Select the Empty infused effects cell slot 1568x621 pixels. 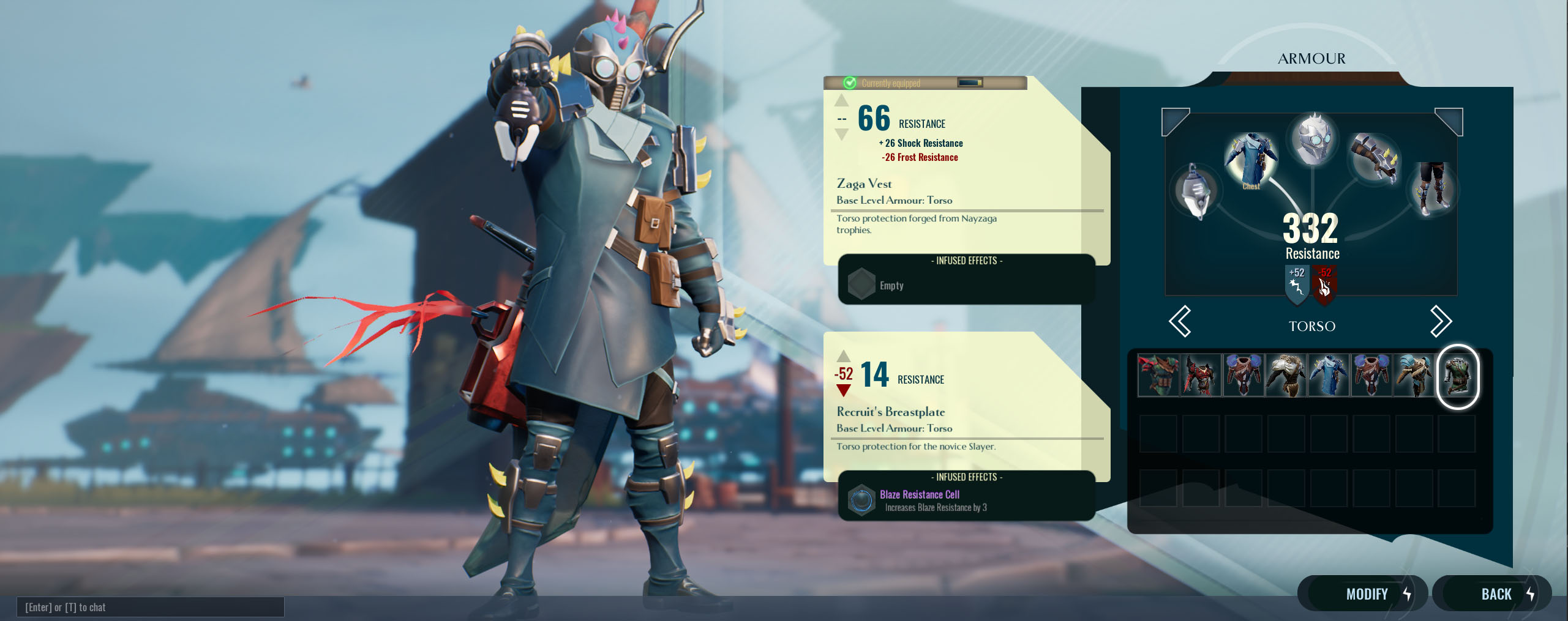(x=862, y=284)
